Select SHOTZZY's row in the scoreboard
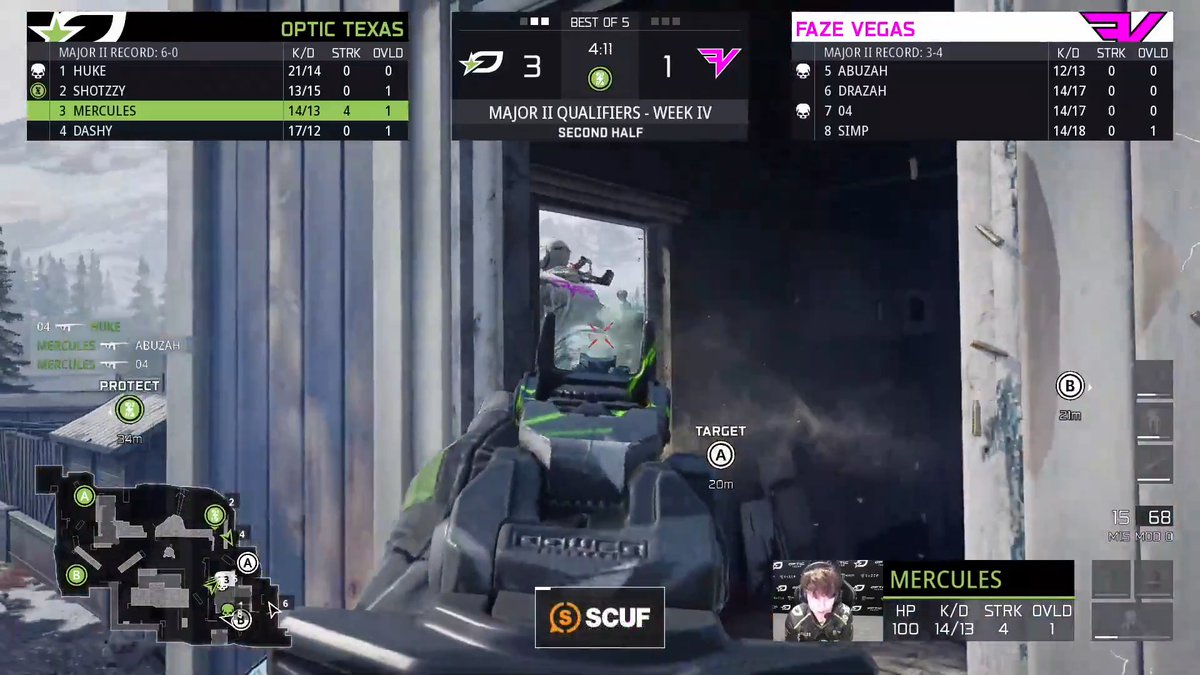Screen dimensions: 1200x675 (x=217, y=91)
